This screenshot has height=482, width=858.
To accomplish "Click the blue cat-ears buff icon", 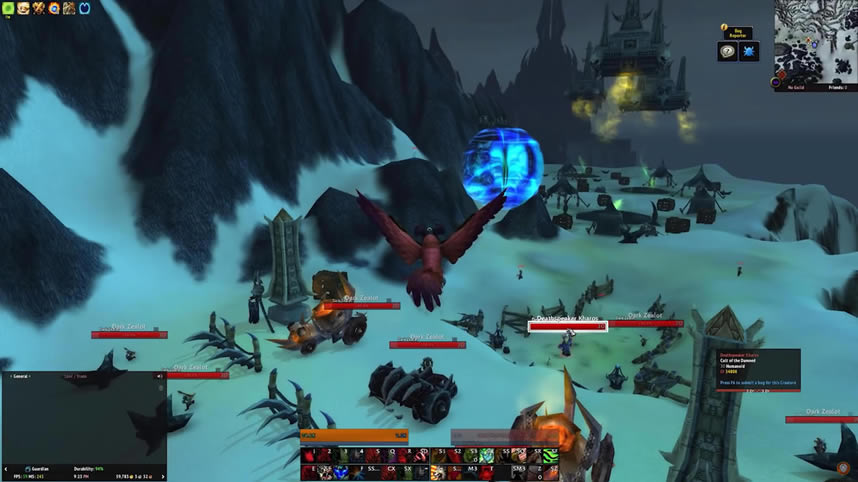I will pos(84,9).
